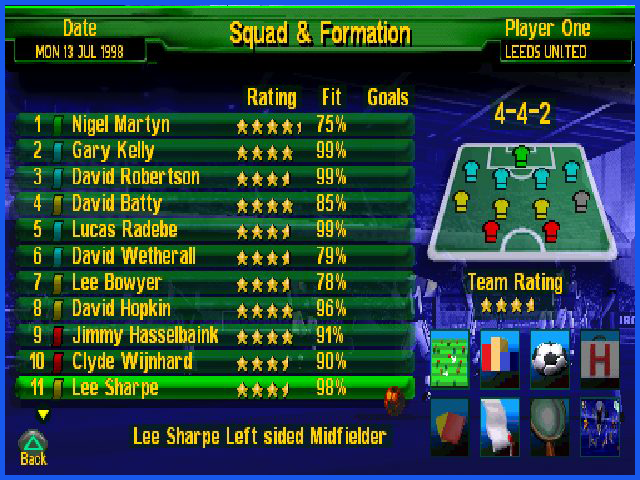The width and height of the screenshot is (640, 480).
Task: Open the yellow and red cards icon
Action: tap(450, 425)
